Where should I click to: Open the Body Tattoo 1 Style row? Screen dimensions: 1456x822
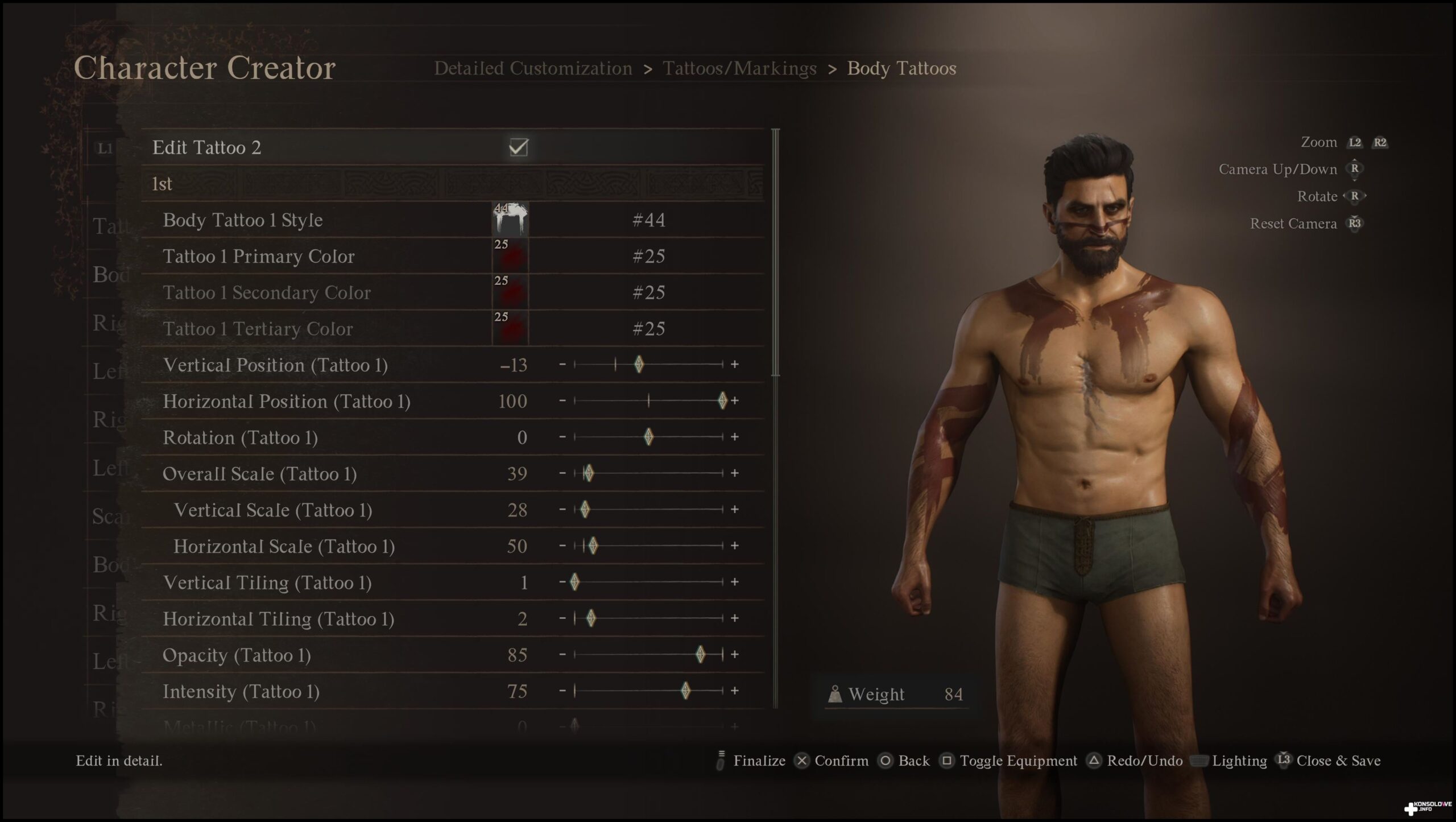(x=243, y=220)
